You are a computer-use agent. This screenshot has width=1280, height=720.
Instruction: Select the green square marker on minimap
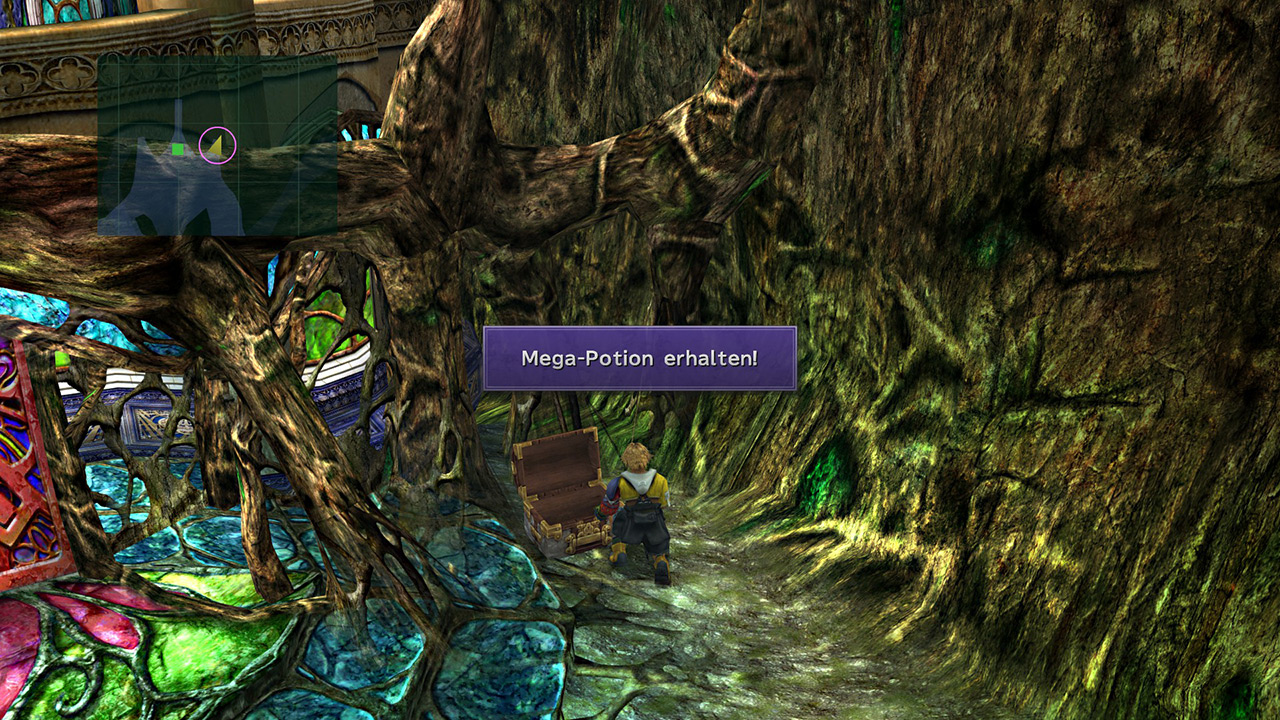point(178,150)
